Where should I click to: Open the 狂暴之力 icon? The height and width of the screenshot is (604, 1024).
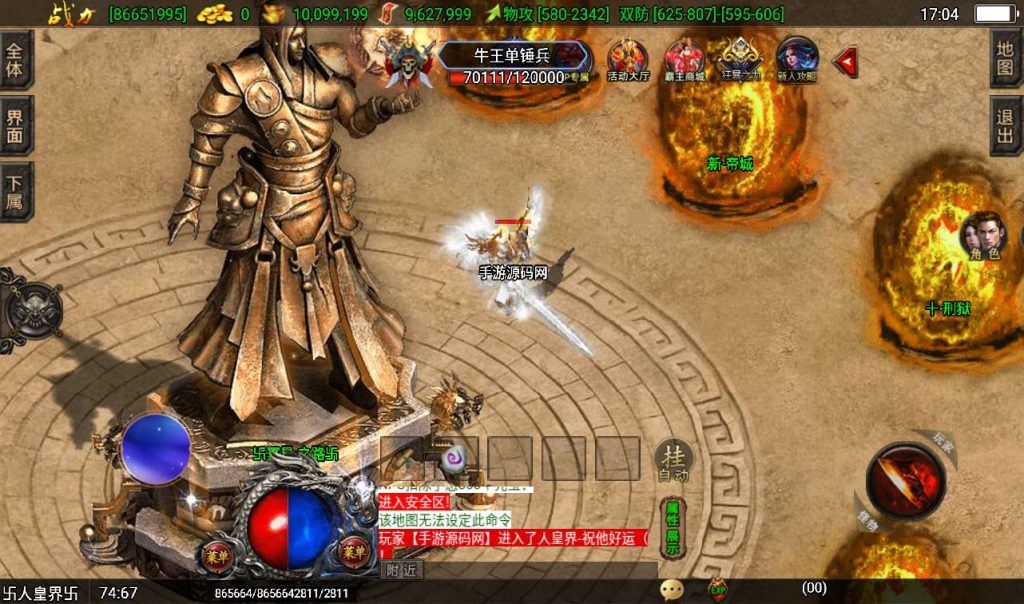(x=741, y=62)
